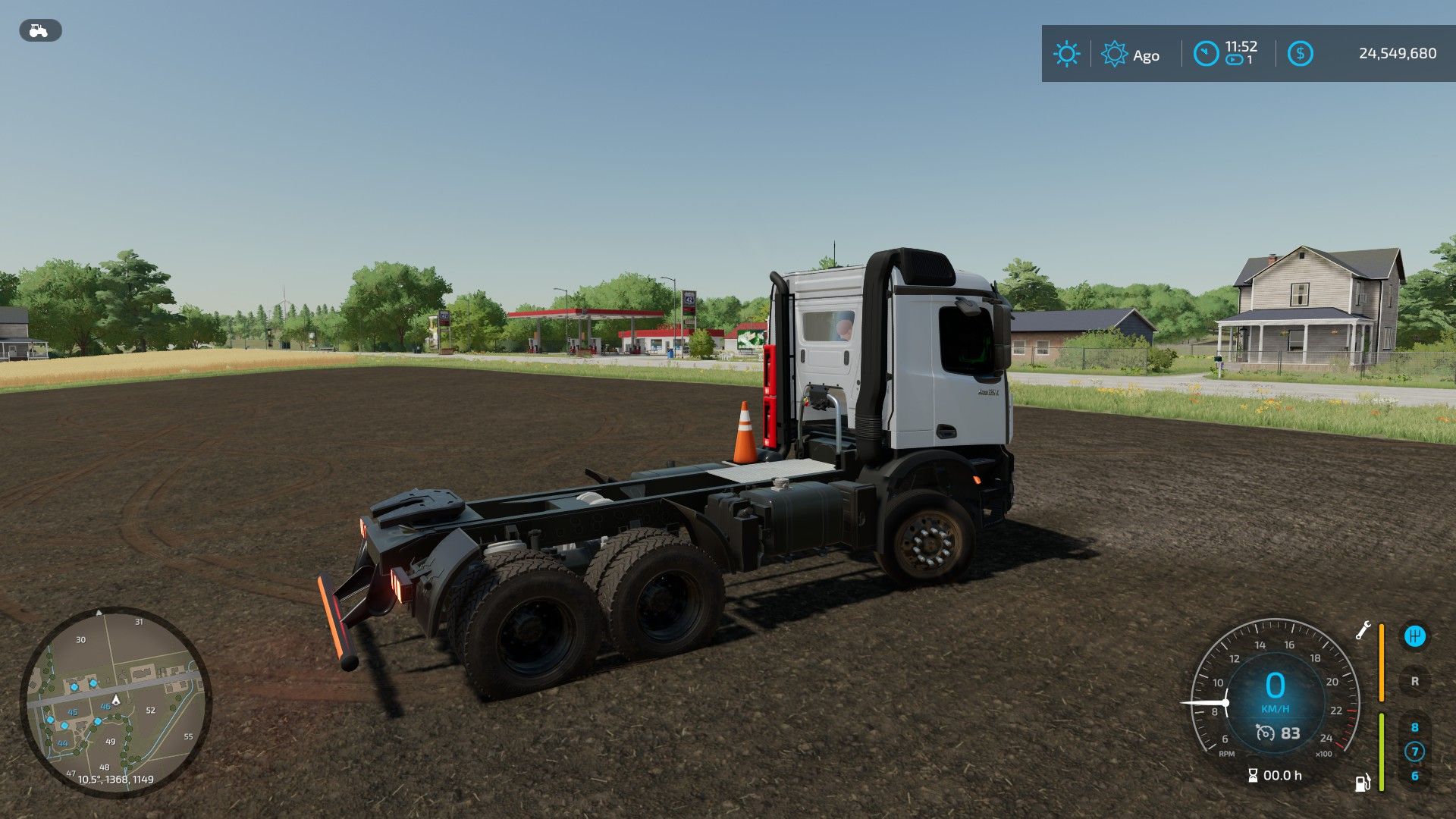Select the R reverse gear indicator

click(1414, 681)
